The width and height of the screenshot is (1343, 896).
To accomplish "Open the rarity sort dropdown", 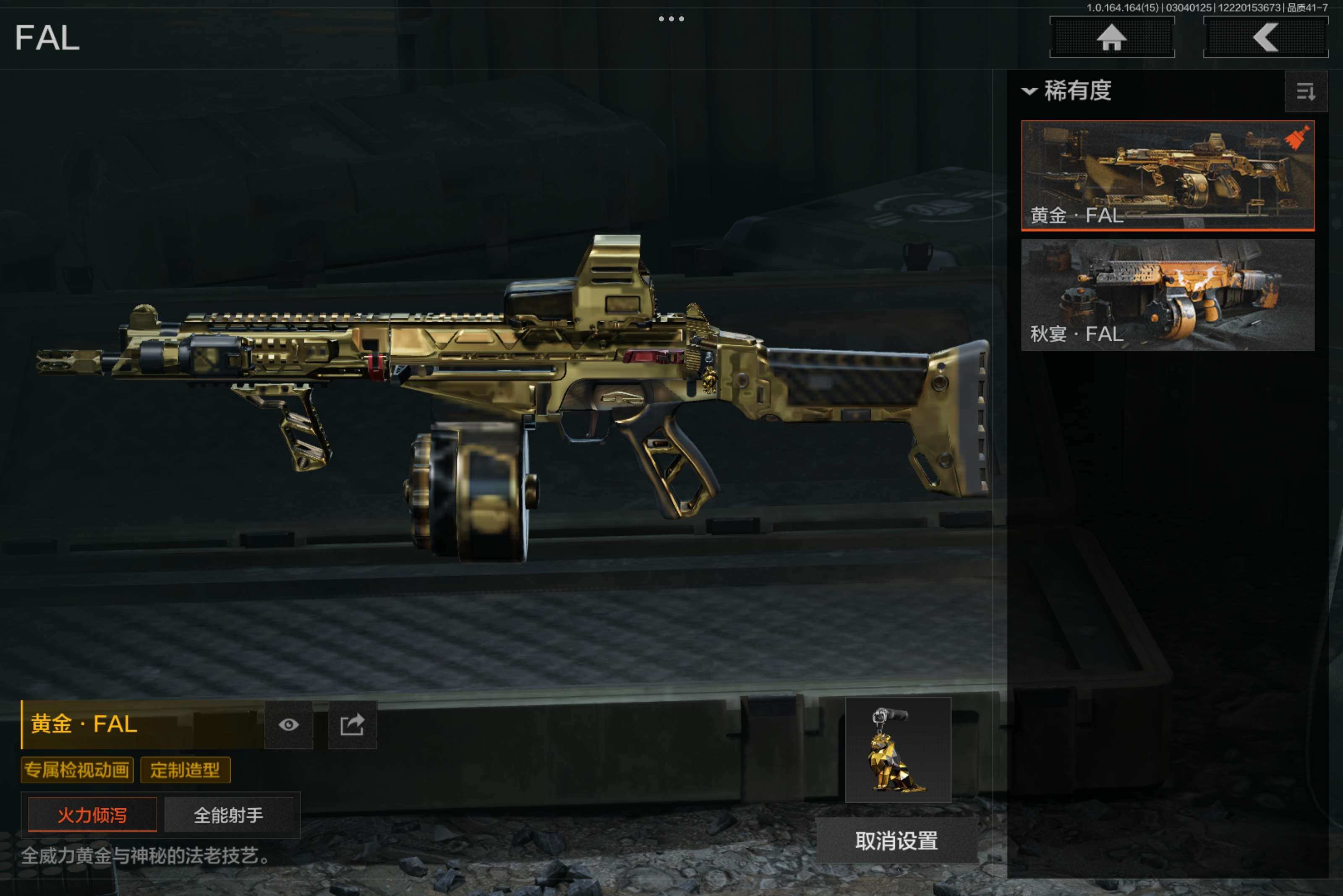I will [1067, 91].
